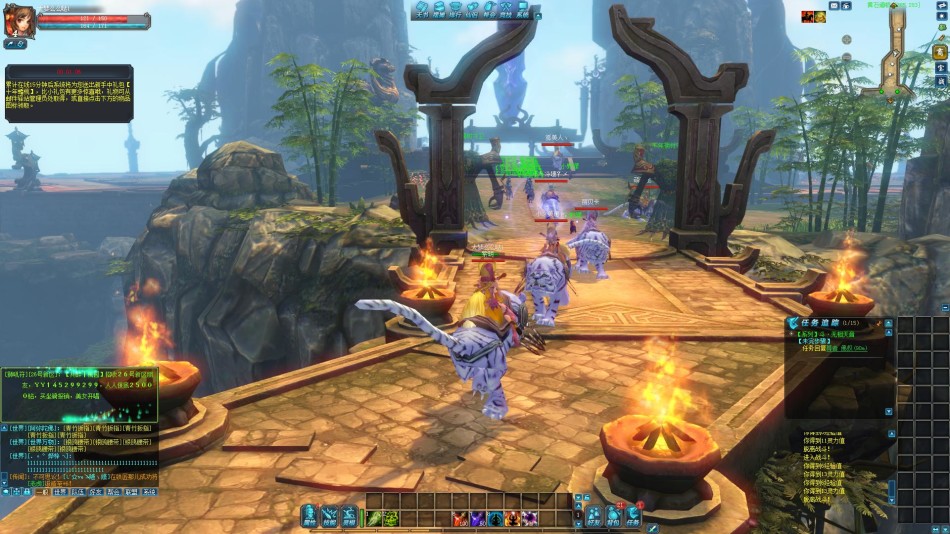This screenshot has width=950, height=534.
Task: Open the 天书 menu in top bar
Action: point(422,10)
